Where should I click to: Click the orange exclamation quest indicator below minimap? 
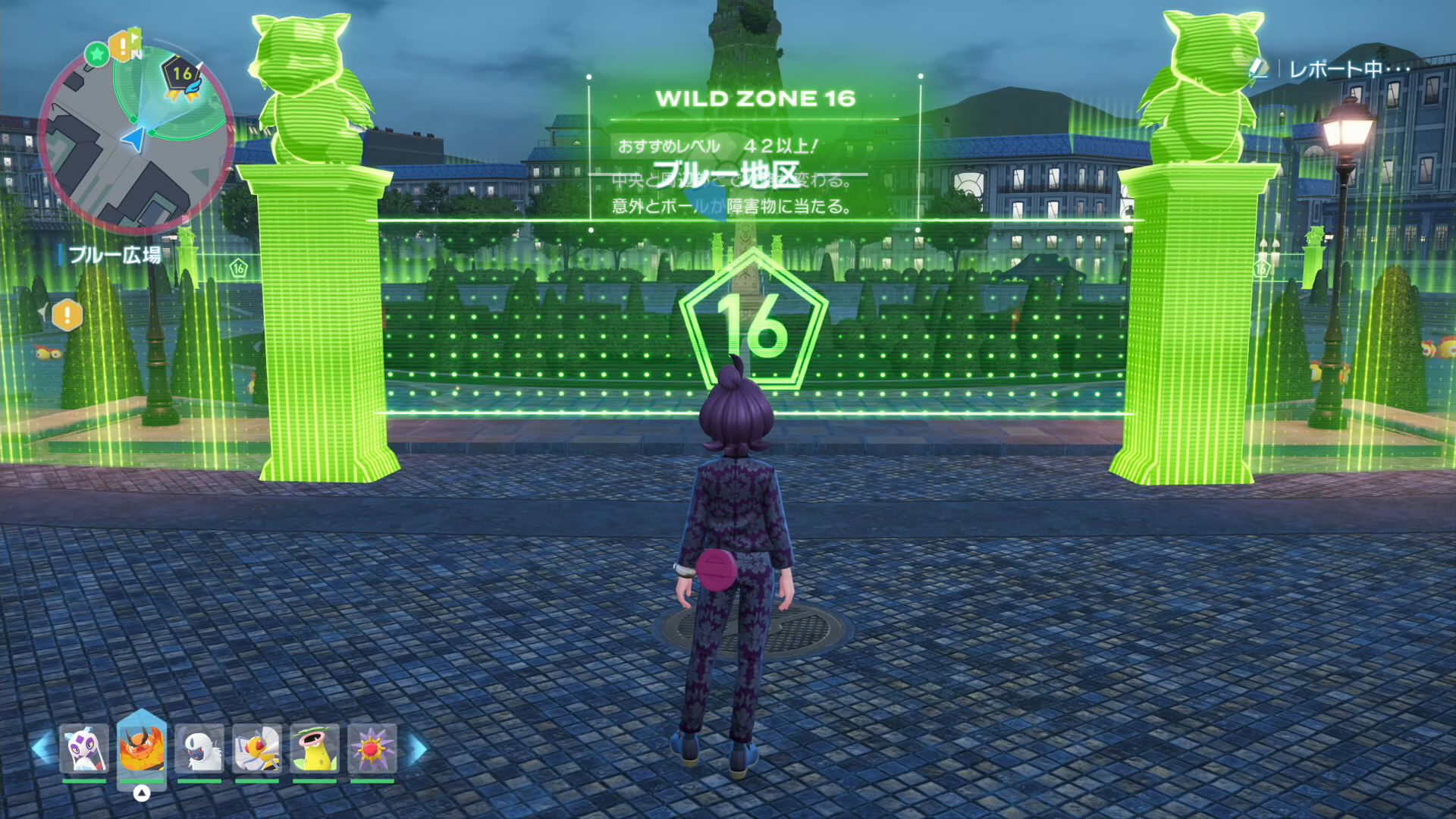(67, 315)
